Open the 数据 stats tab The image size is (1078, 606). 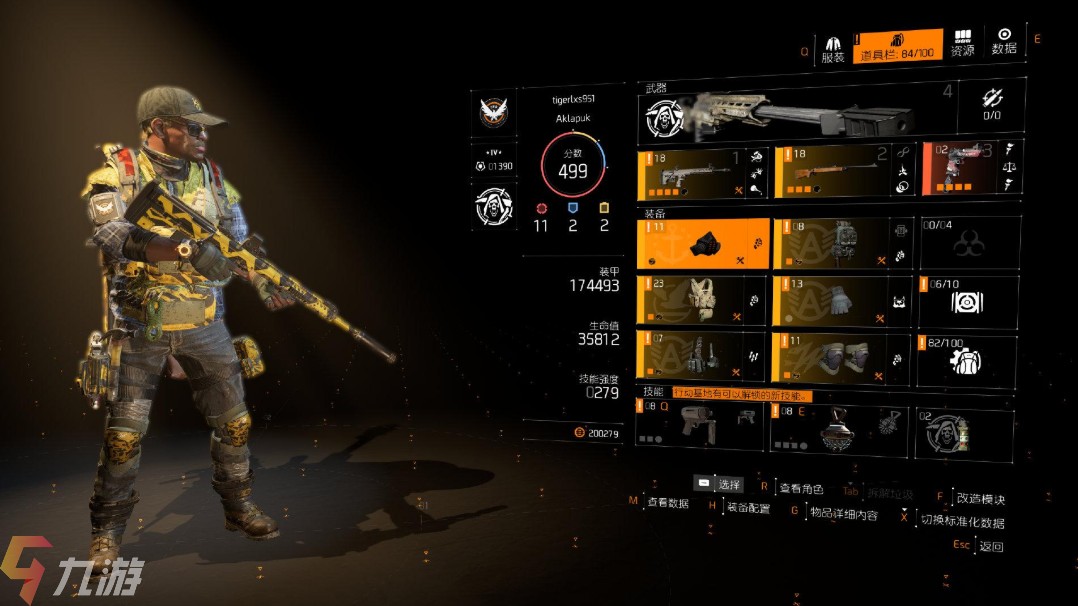tap(1004, 42)
